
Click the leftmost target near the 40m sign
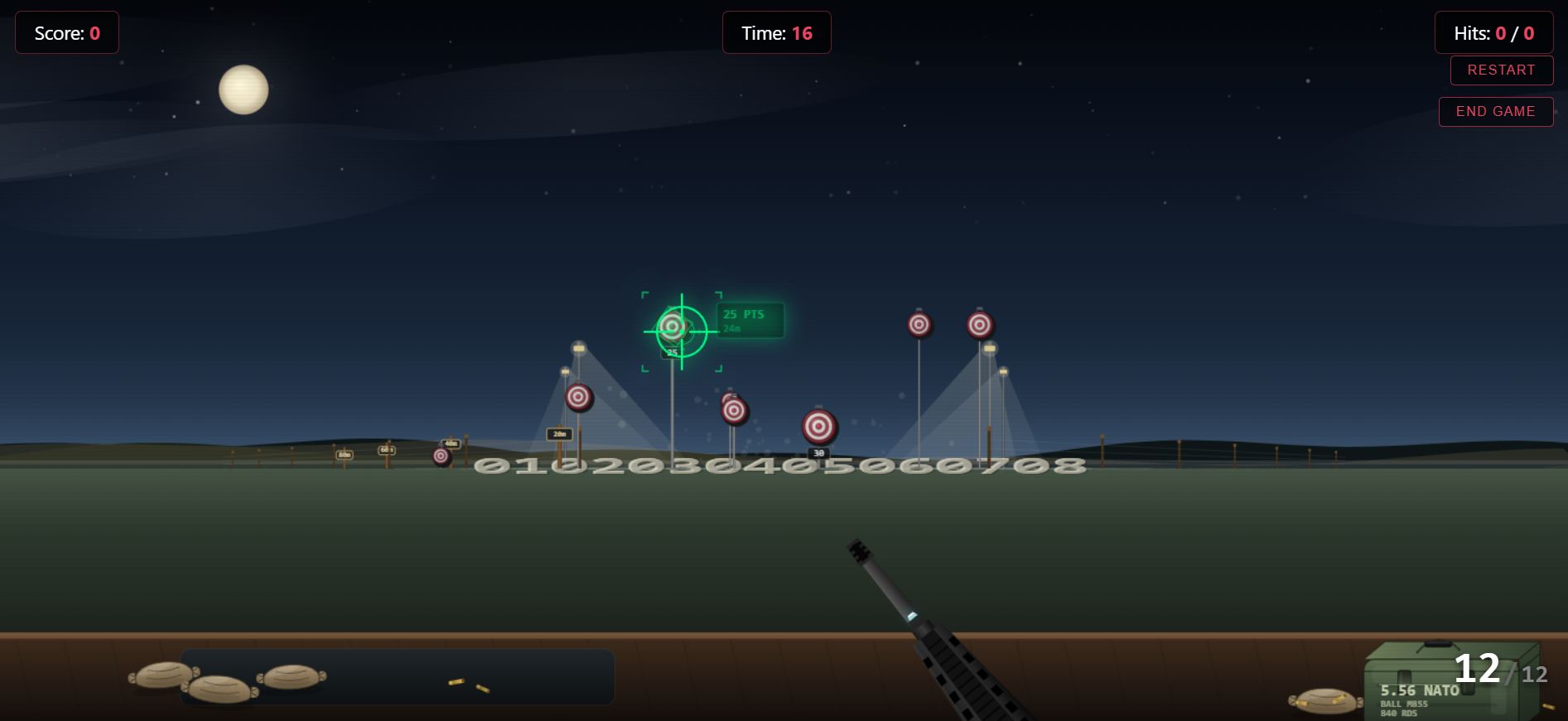click(441, 456)
